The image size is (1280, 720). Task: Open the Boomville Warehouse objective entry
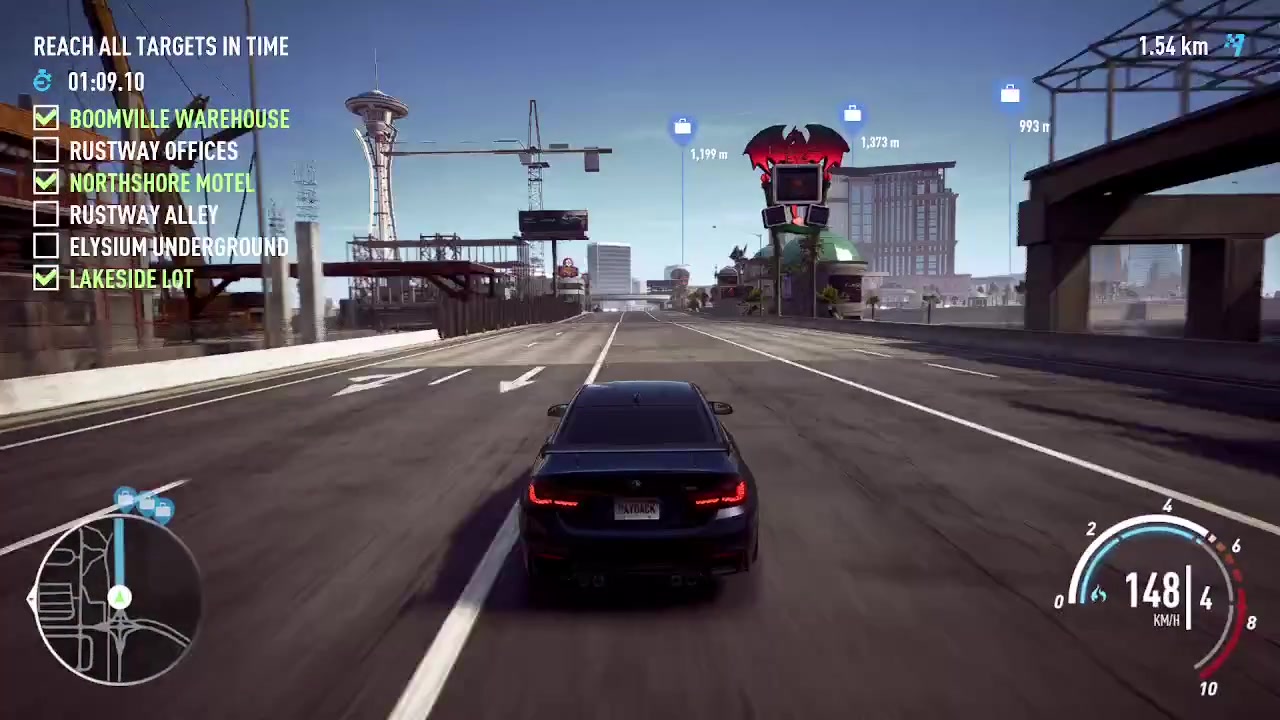click(x=180, y=119)
